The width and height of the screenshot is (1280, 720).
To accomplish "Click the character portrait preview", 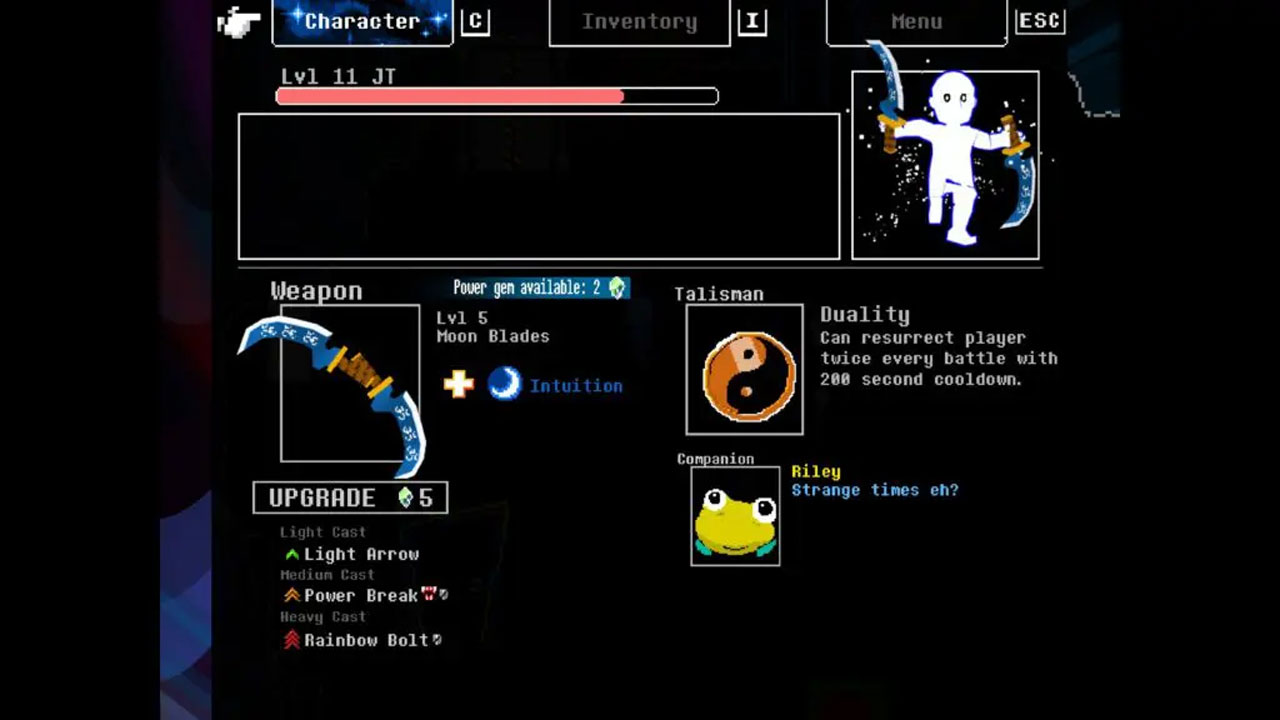I will (945, 165).
